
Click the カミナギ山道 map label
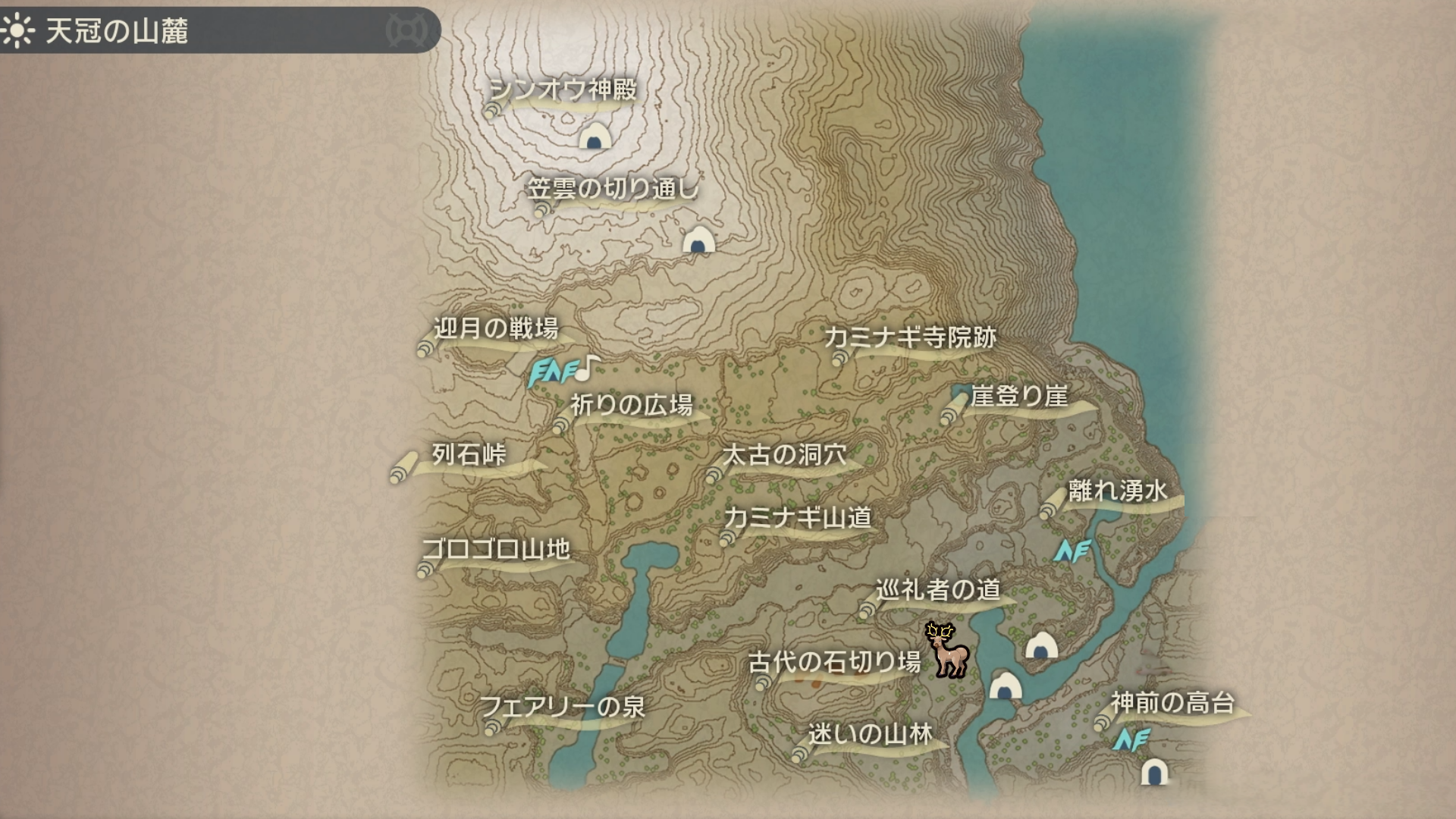(x=798, y=518)
